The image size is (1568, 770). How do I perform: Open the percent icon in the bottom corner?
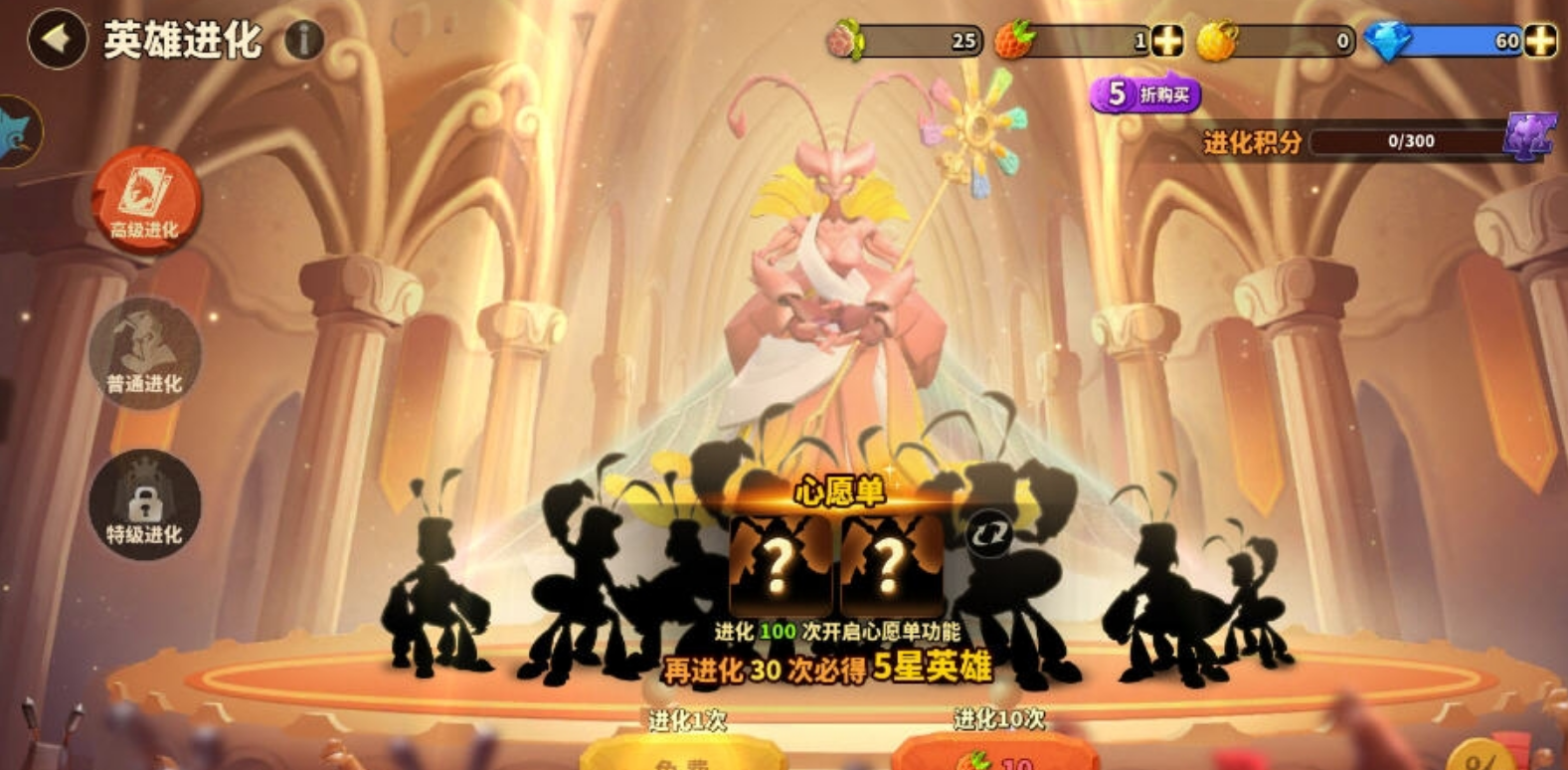pyautogui.click(x=1482, y=758)
